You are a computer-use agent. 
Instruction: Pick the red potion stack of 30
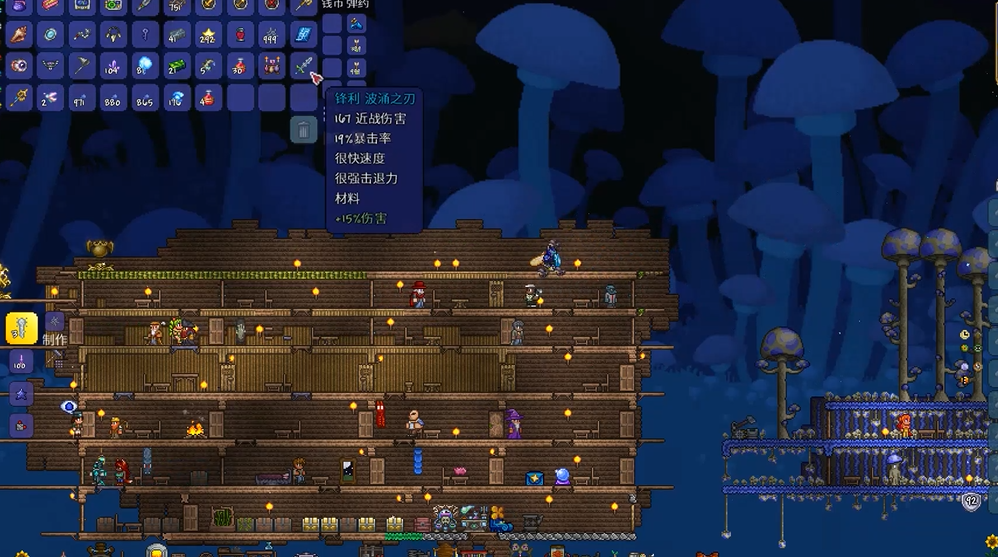(239, 66)
